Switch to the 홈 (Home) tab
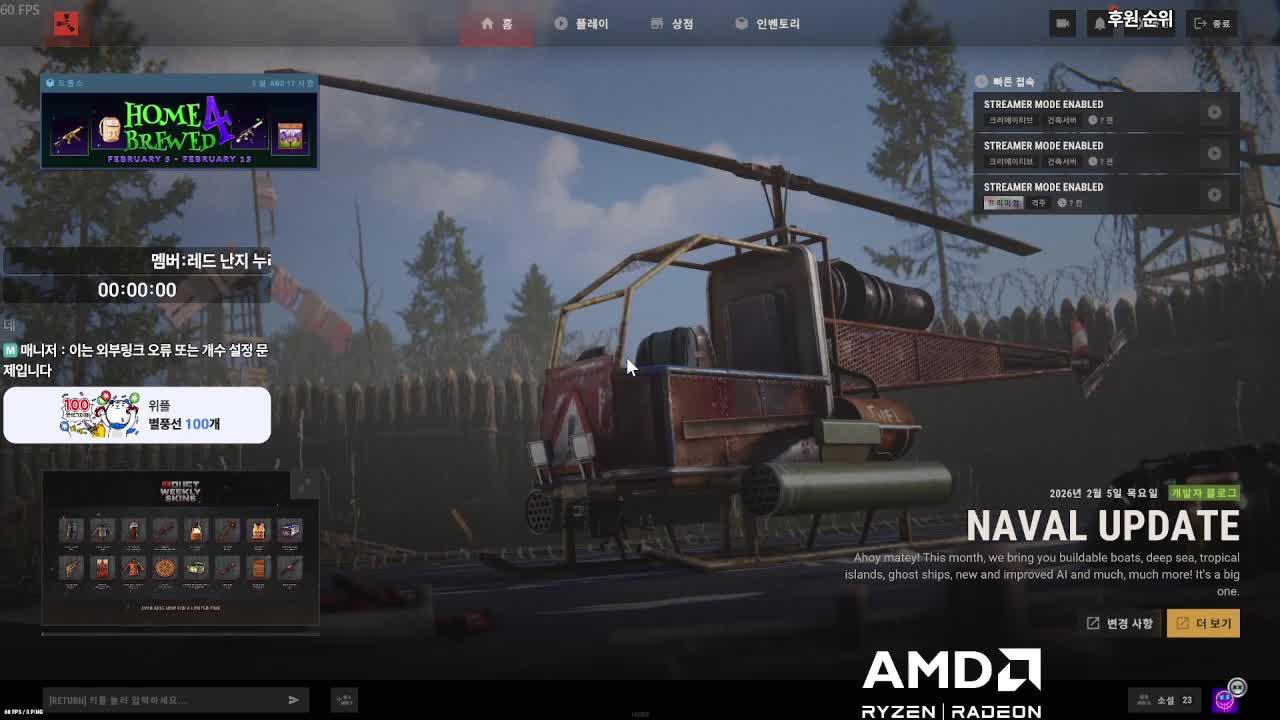This screenshot has width=1280, height=720. point(497,24)
